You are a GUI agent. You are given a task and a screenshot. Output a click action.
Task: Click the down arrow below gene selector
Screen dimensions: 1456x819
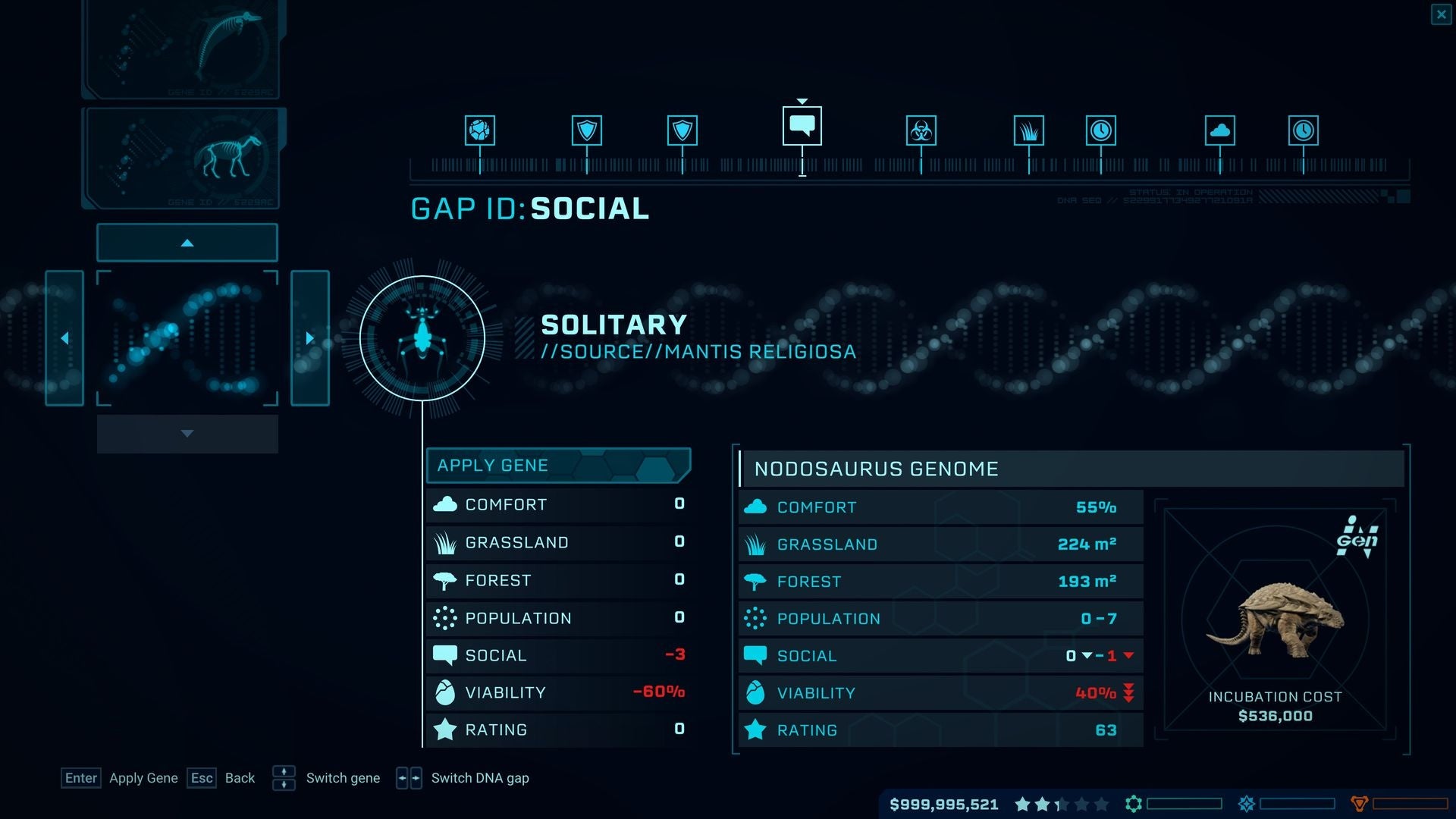187,434
